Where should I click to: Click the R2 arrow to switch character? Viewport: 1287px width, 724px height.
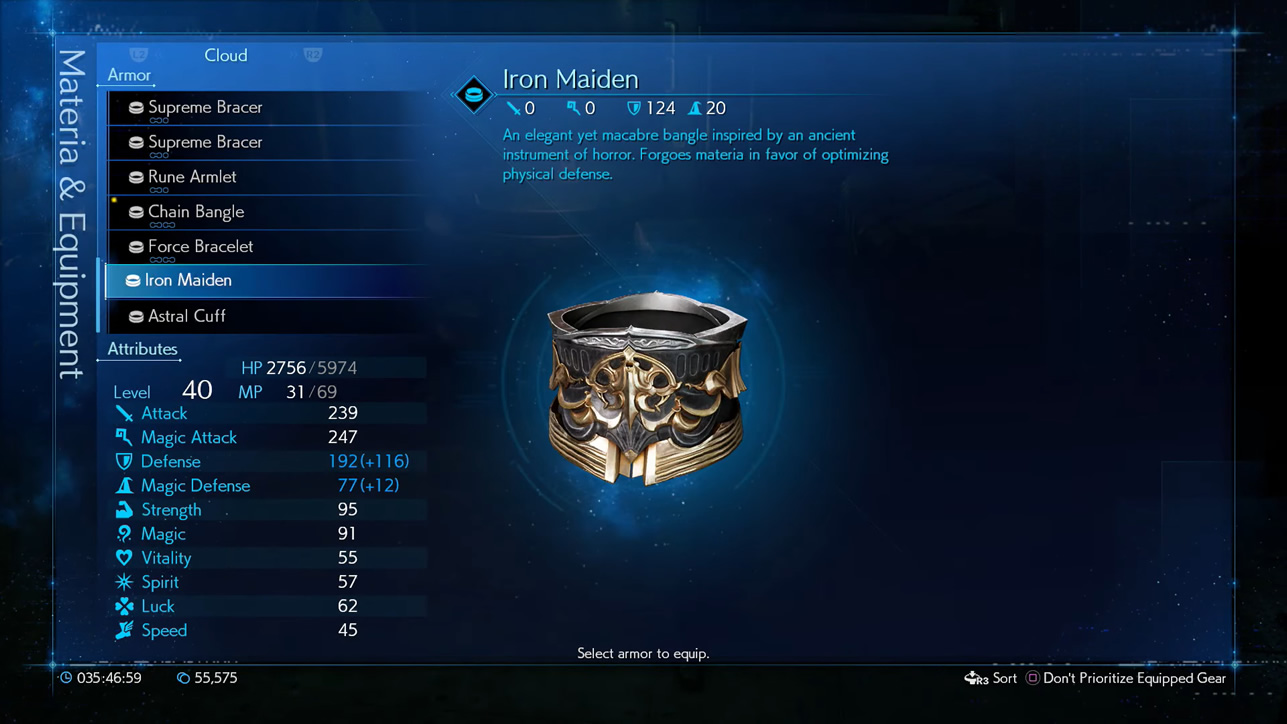click(313, 55)
